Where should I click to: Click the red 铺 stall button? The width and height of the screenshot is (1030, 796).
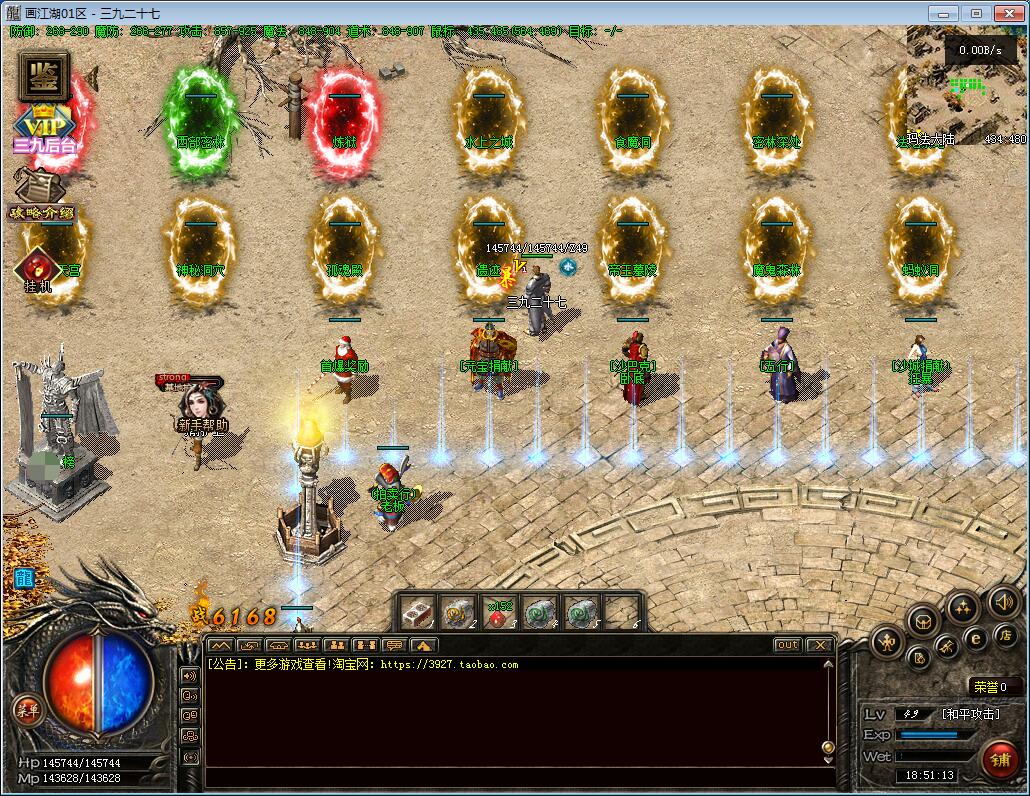click(x=1000, y=758)
